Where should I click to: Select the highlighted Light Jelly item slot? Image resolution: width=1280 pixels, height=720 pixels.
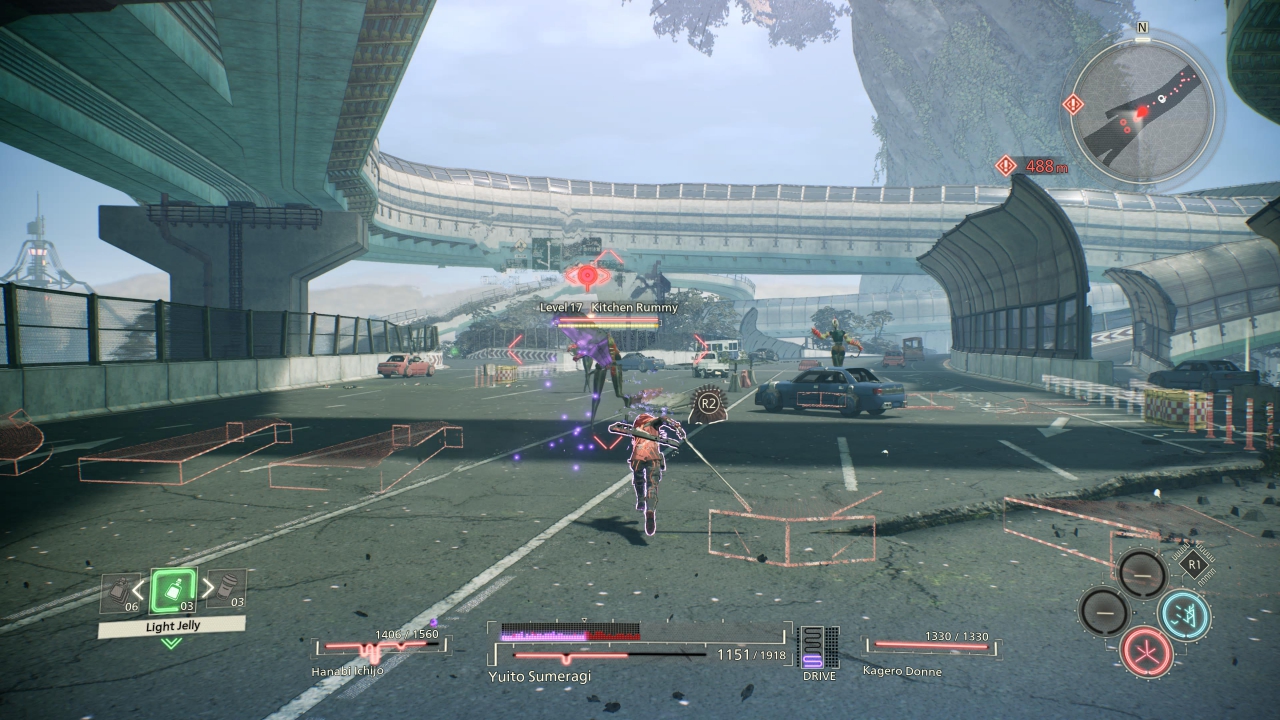(x=172, y=591)
